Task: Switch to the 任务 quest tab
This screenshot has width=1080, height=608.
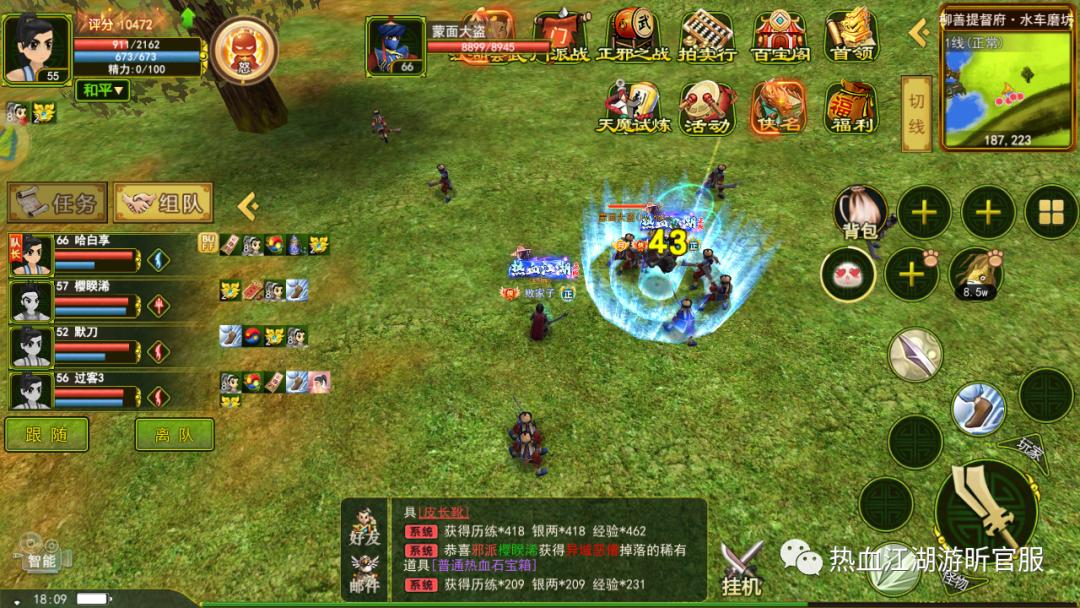Action: 57,203
